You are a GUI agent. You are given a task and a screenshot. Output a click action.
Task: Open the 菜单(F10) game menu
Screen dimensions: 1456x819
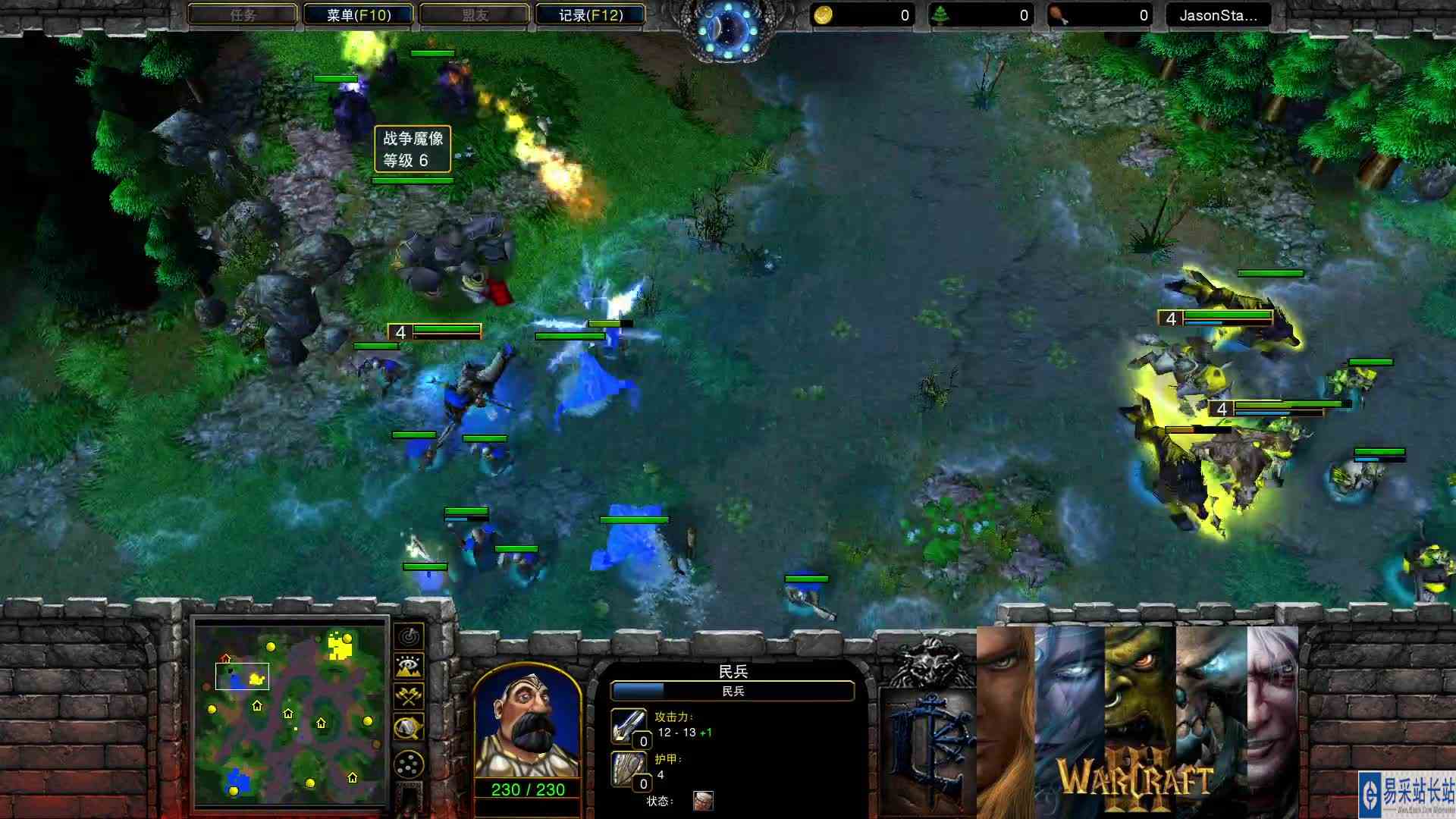click(x=358, y=14)
